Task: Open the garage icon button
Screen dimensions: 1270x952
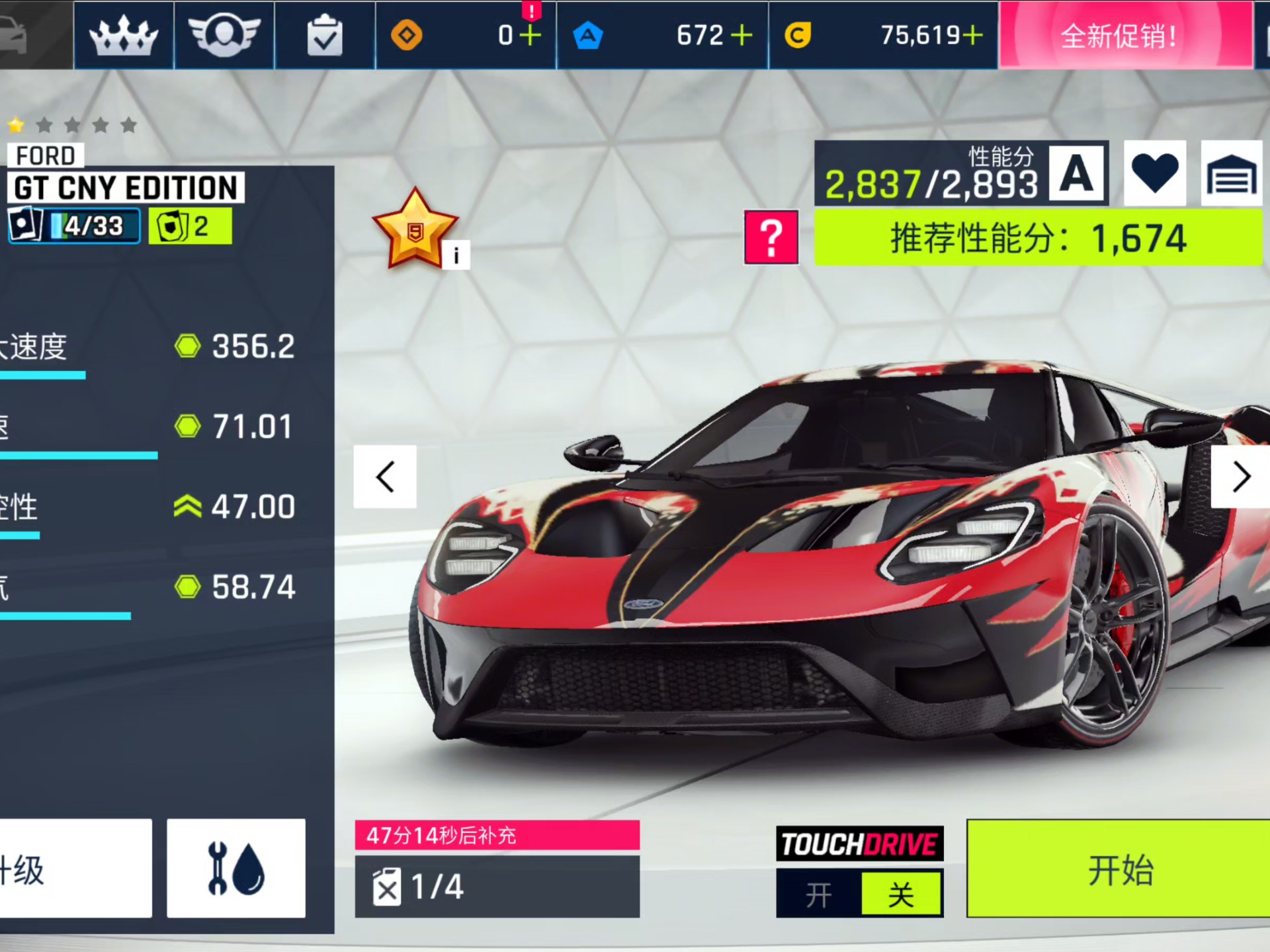Action: (x=1231, y=173)
